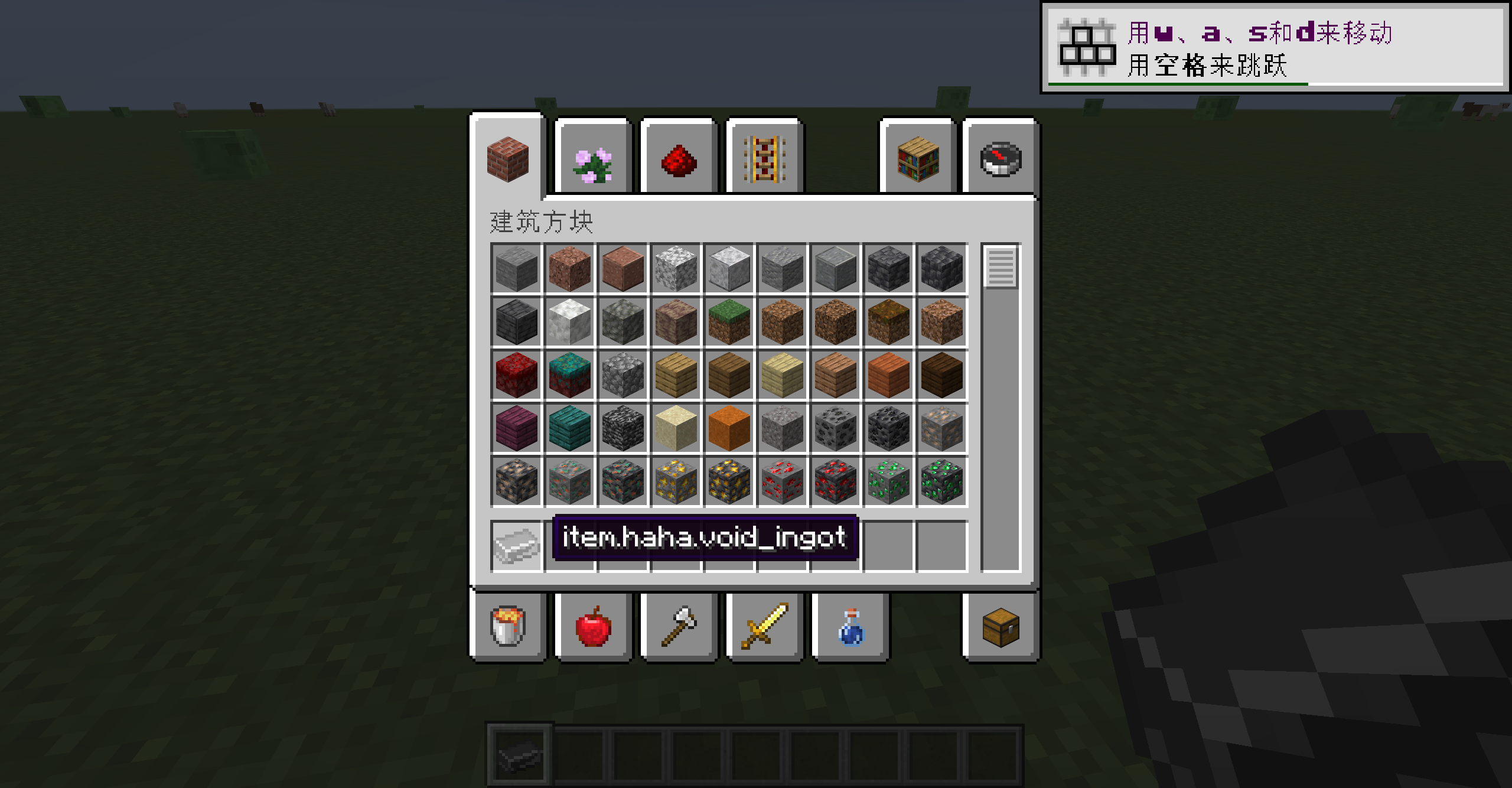Click the bookshelf tab icon
Screen dimensions: 1512x788
pyautogui.click(x=916, y=159)
